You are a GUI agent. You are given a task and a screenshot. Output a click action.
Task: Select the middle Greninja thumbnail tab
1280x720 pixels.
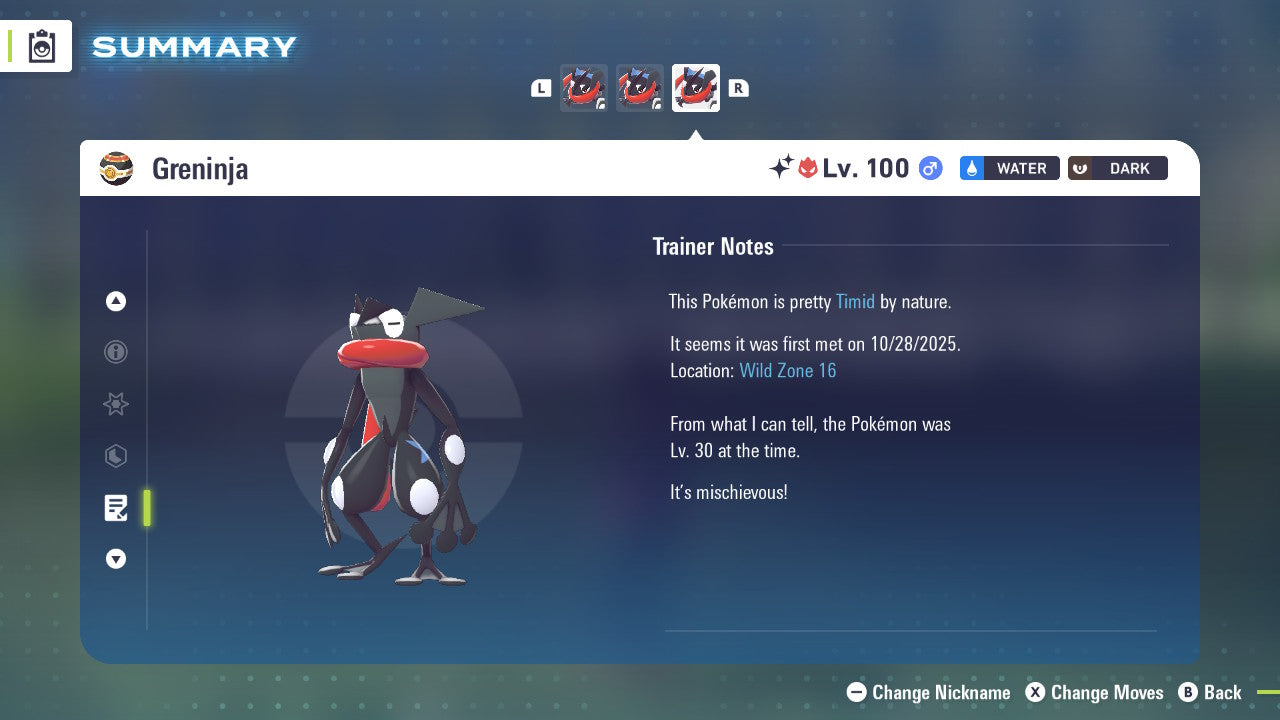640,88
